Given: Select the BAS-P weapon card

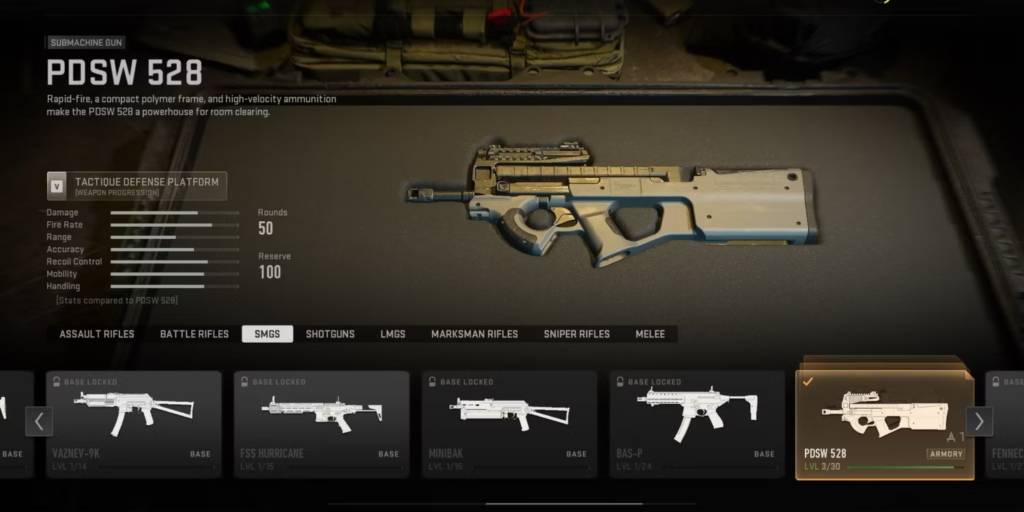Looking at the screenshot, I should 697,424.
